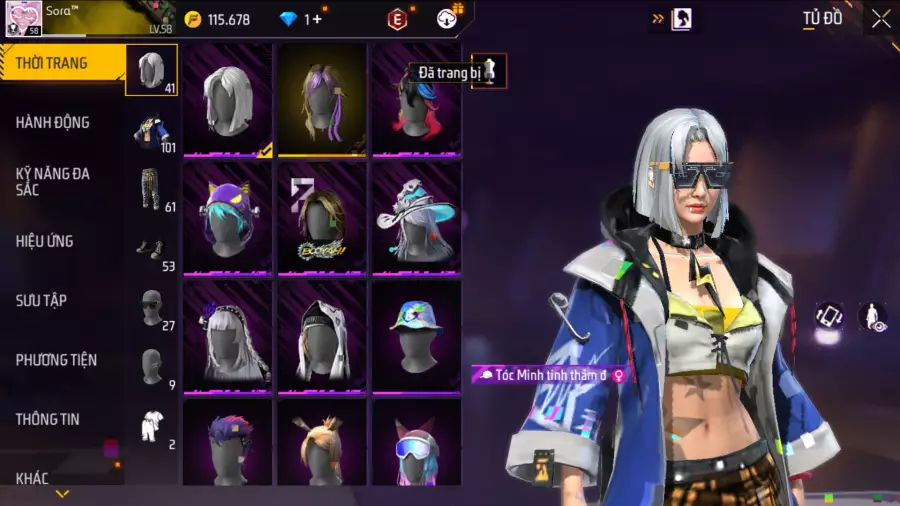Choose the tie-dye bucket hat
This screenshot has width=900, height=506.
click(416, 333)
